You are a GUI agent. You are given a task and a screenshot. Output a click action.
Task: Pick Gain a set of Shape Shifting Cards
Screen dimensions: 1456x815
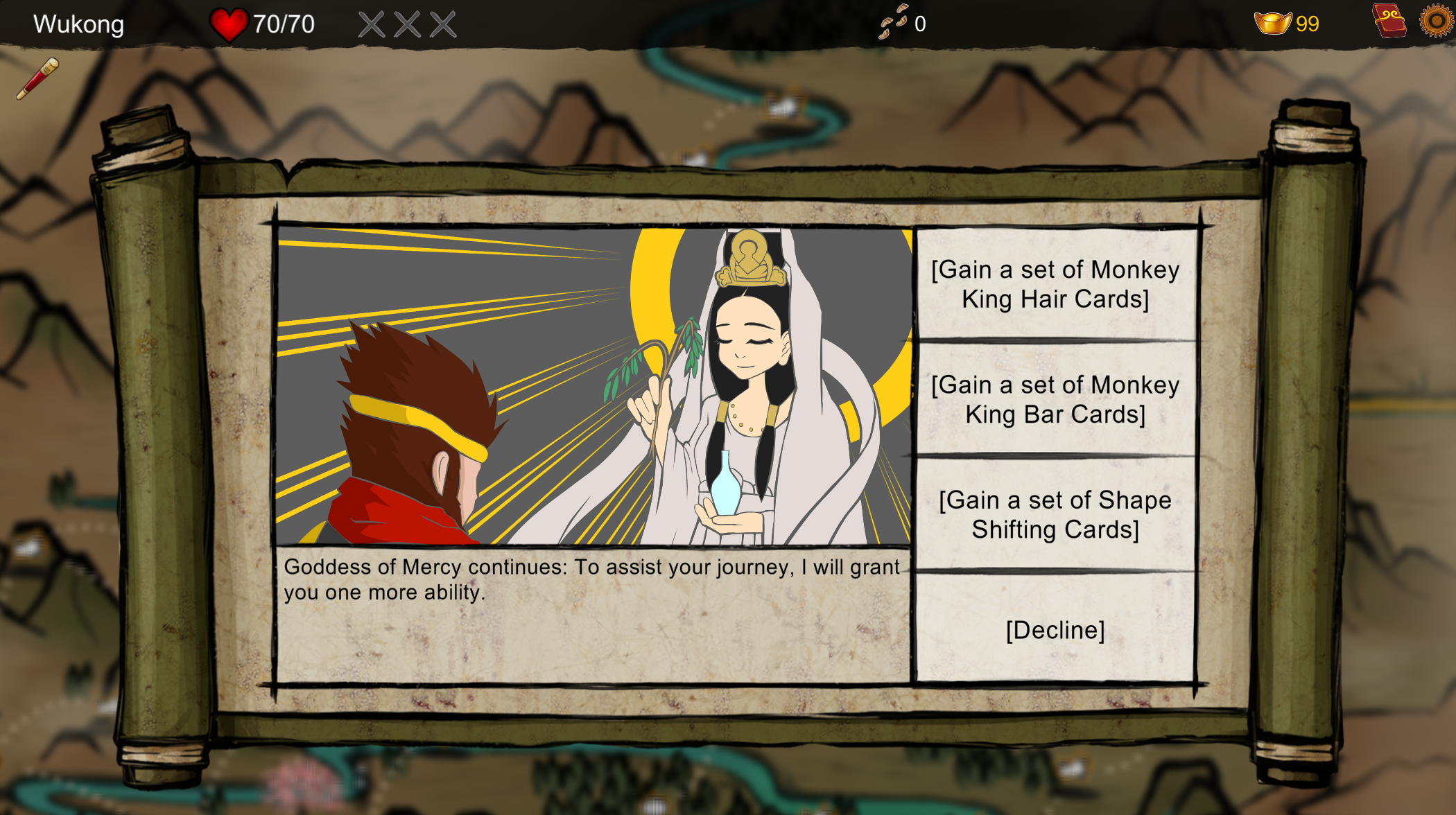coord(1055,514)
